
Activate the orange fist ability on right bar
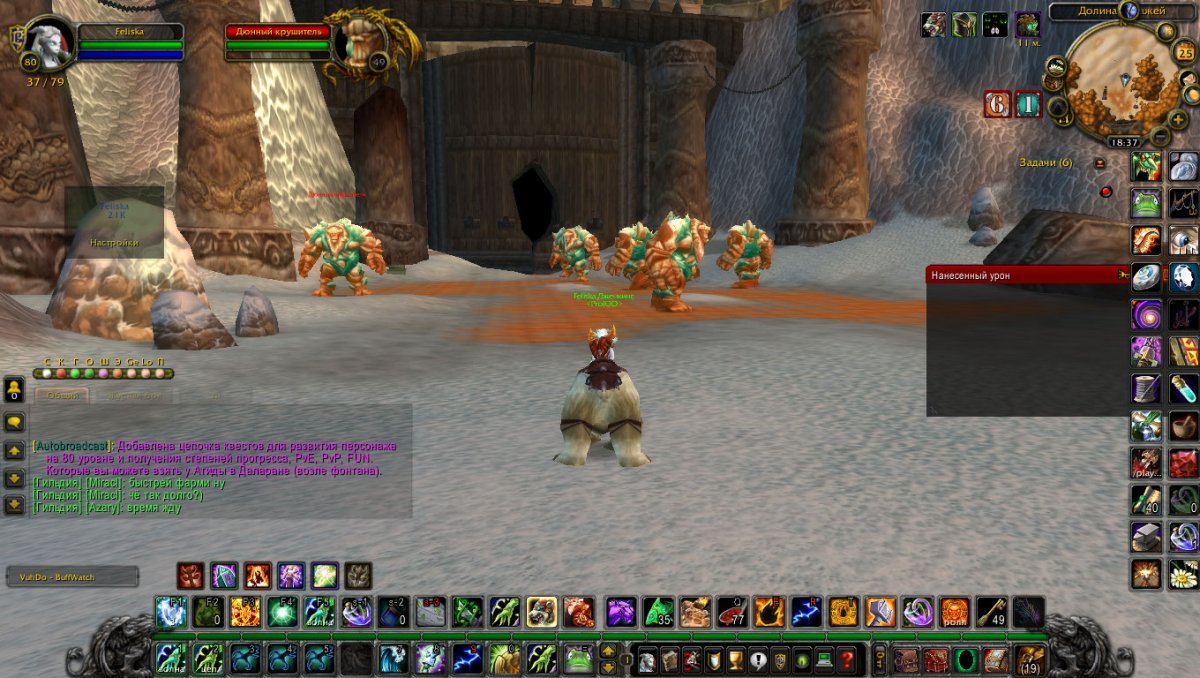click(1146, 240)
